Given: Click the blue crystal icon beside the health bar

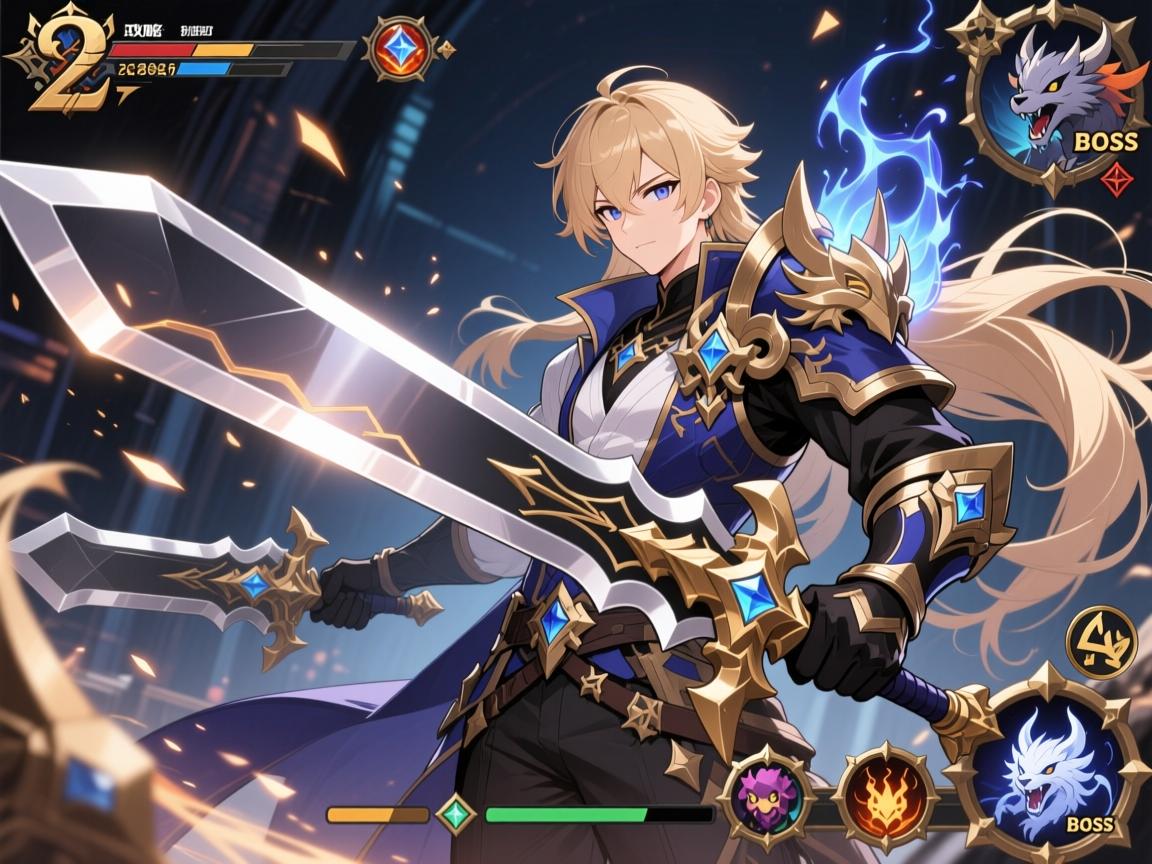Looking at the screenshot, I should (401, 47).
